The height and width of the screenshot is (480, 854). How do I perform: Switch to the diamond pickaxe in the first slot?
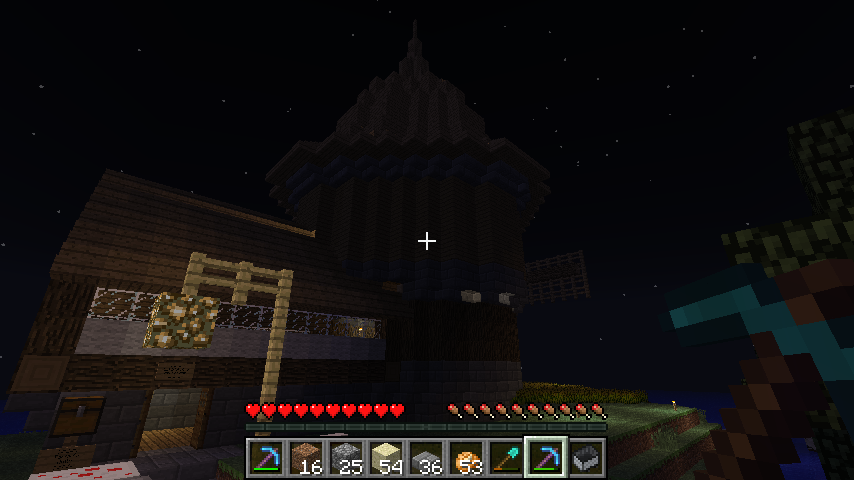point(266,458)
